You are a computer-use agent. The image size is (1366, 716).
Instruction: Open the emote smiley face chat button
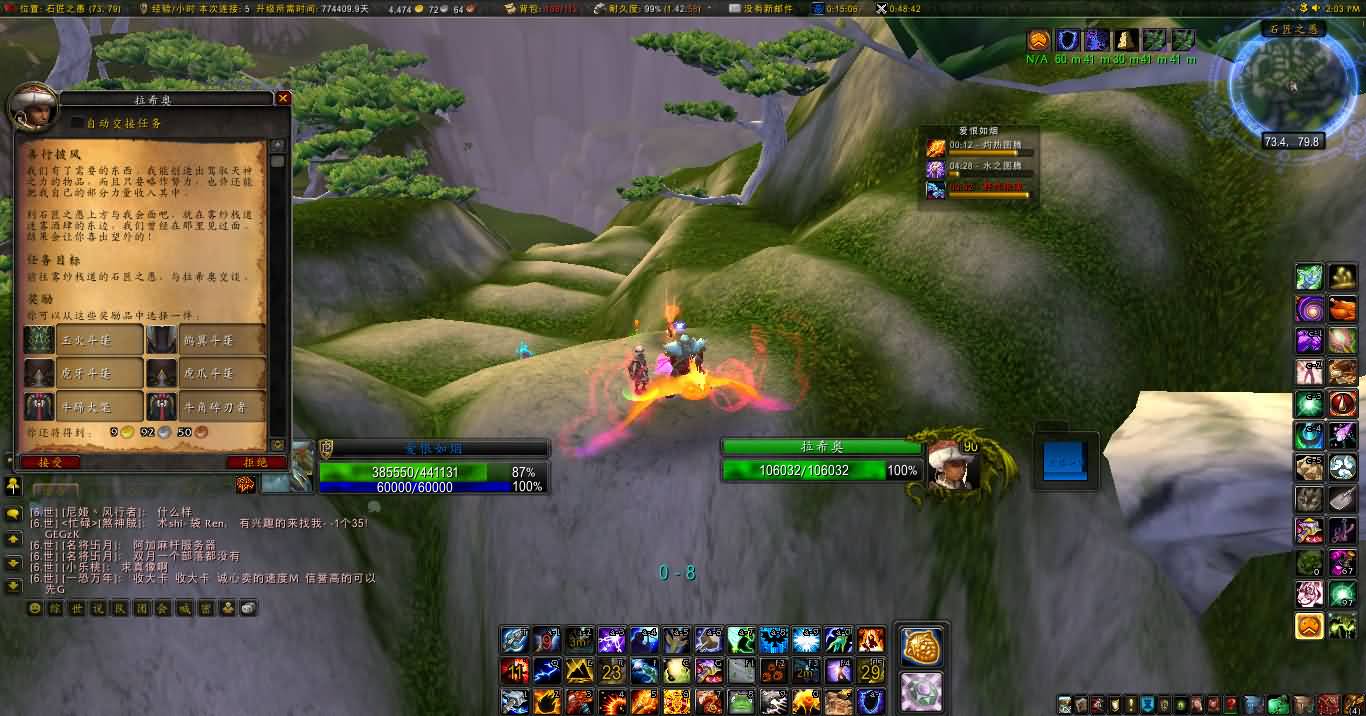click(x=35, y=608)
